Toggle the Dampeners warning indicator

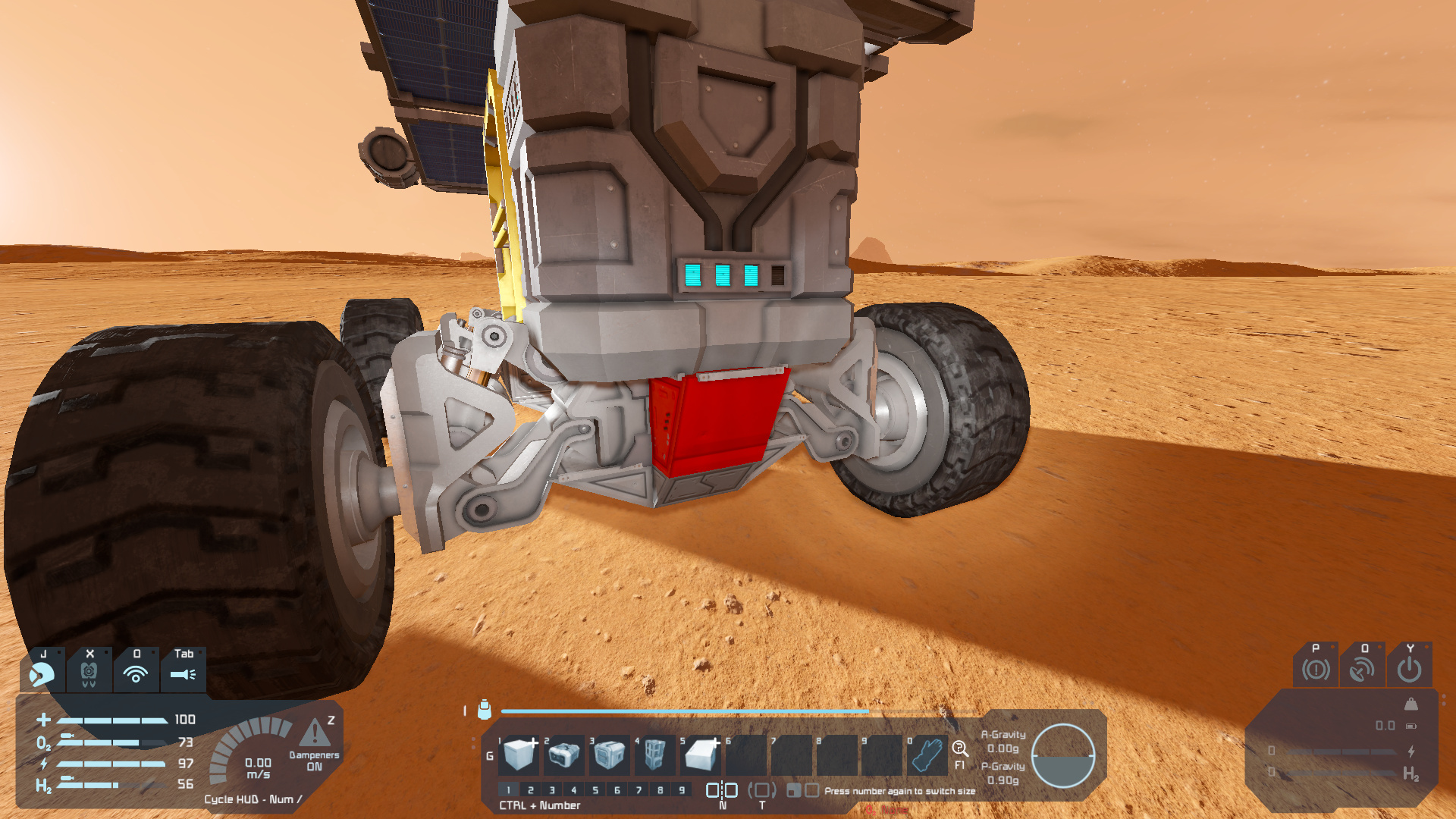315,733
